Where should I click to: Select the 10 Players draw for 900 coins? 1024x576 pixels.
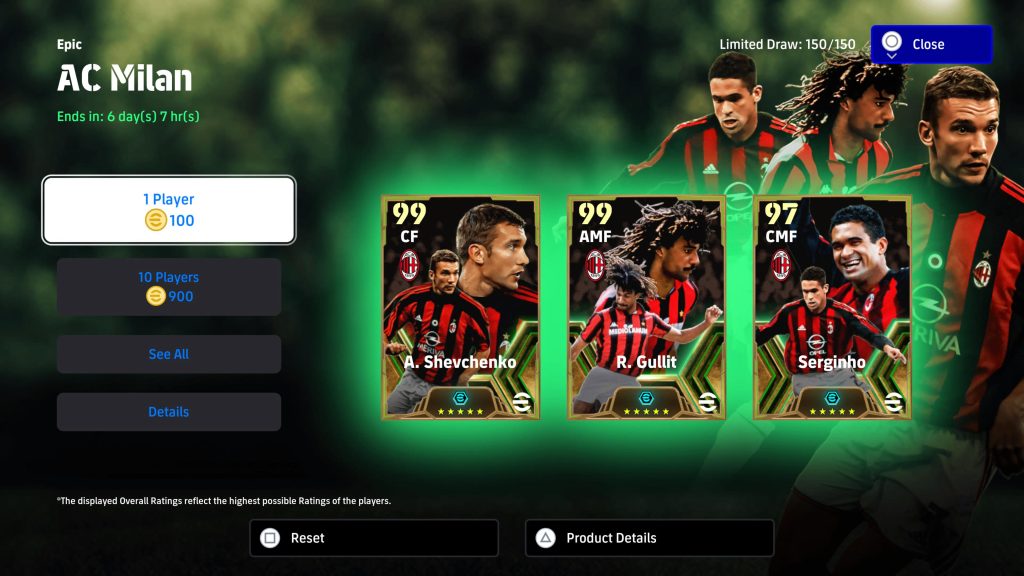168,287
